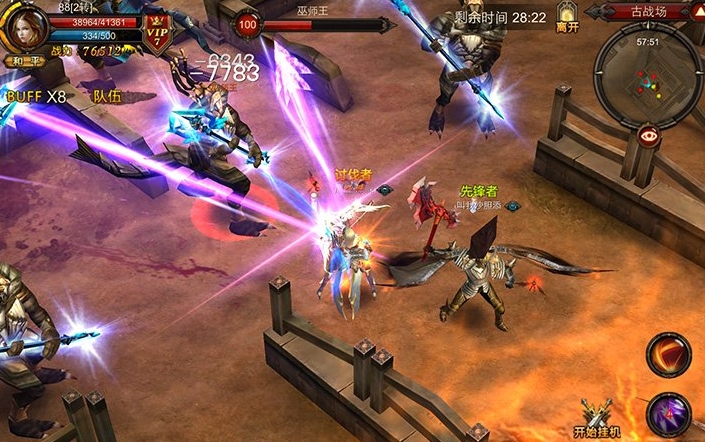Tap the VIP 7 badge

coord(157,28)
